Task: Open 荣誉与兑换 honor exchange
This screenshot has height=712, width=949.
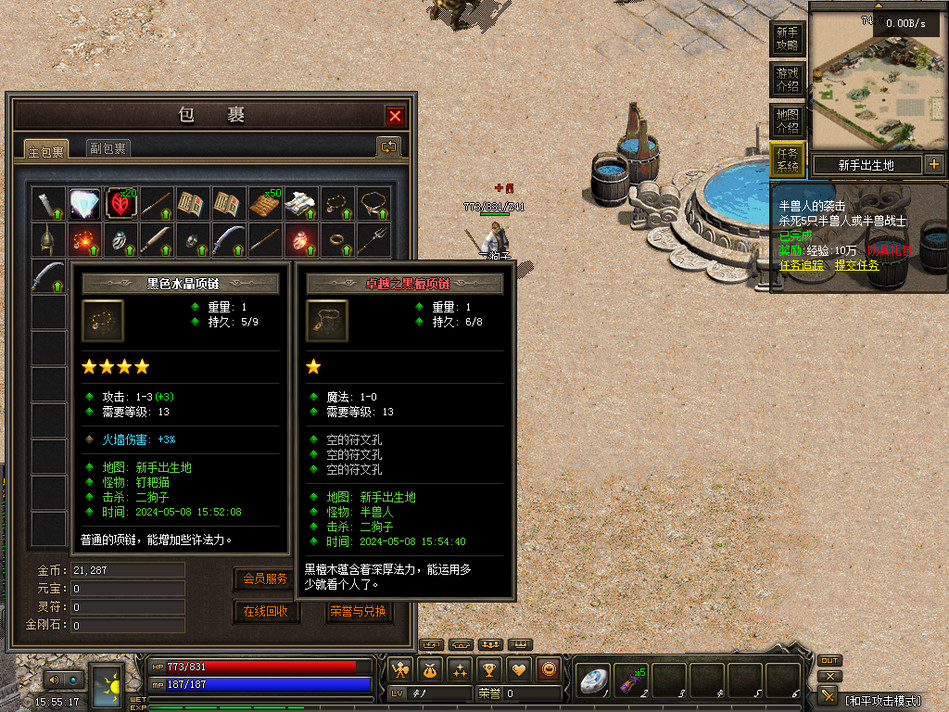Action: click(358, 611)
